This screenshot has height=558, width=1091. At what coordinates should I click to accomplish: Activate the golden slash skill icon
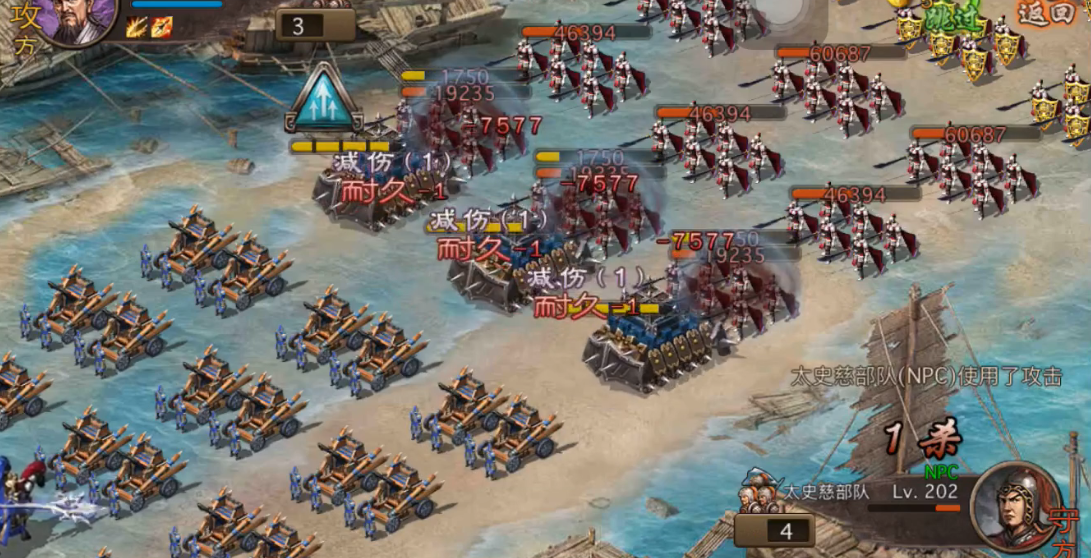point(136,27)
